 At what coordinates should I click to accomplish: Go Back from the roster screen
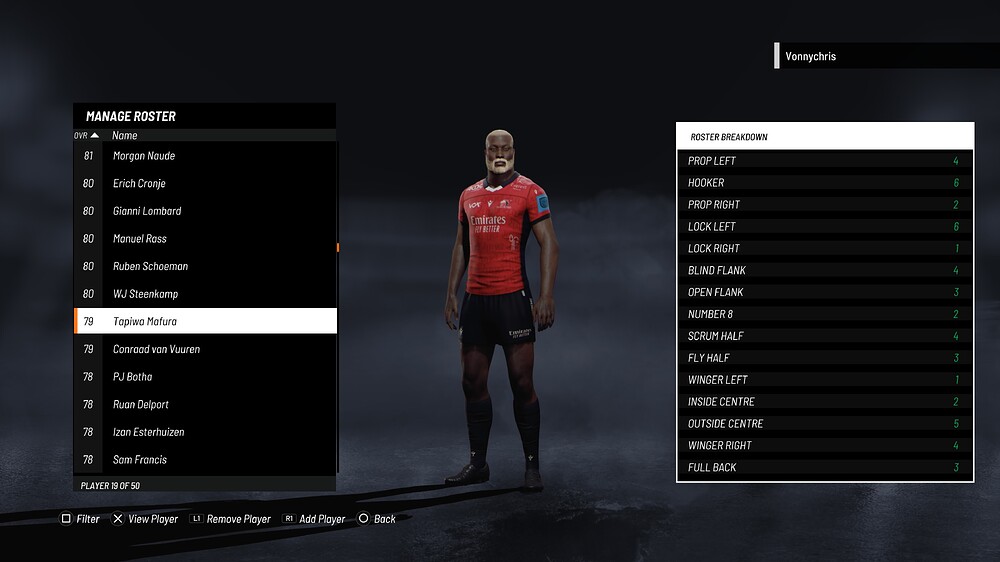pos(377,519)
